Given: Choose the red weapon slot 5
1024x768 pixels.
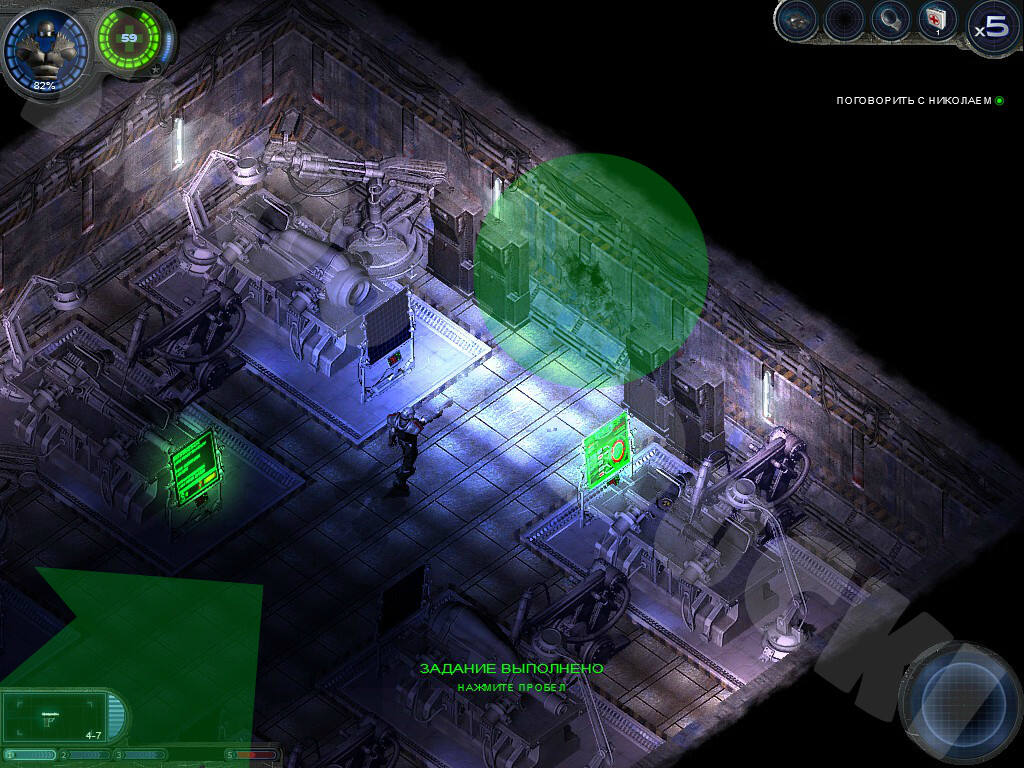Looking at the screenshot, I should point(255,755).
